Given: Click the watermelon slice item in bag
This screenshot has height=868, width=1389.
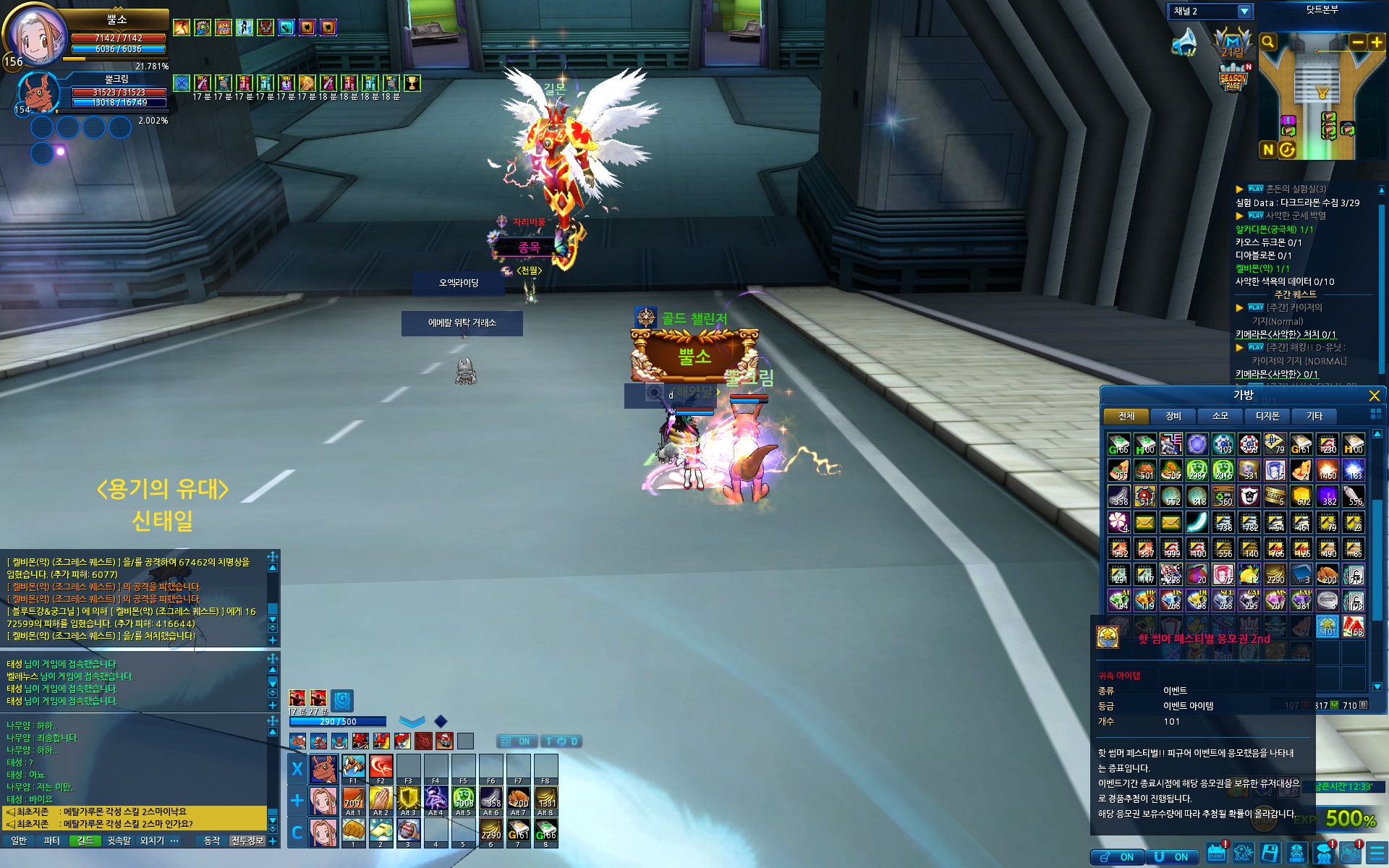Looking at the screenshot, I should coord(1353,626).
